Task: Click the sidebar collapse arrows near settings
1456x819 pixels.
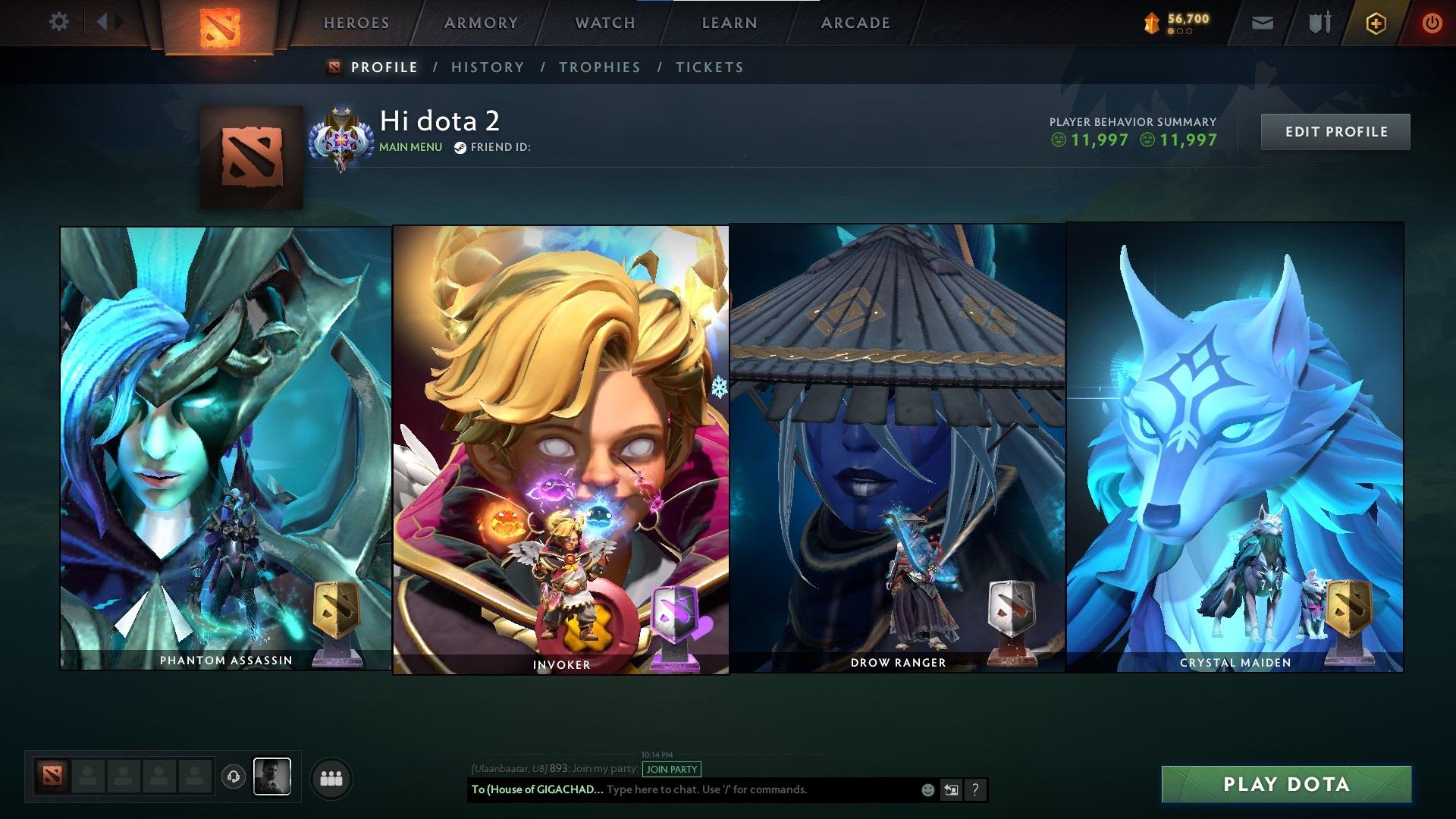Action: pos(108,22)
